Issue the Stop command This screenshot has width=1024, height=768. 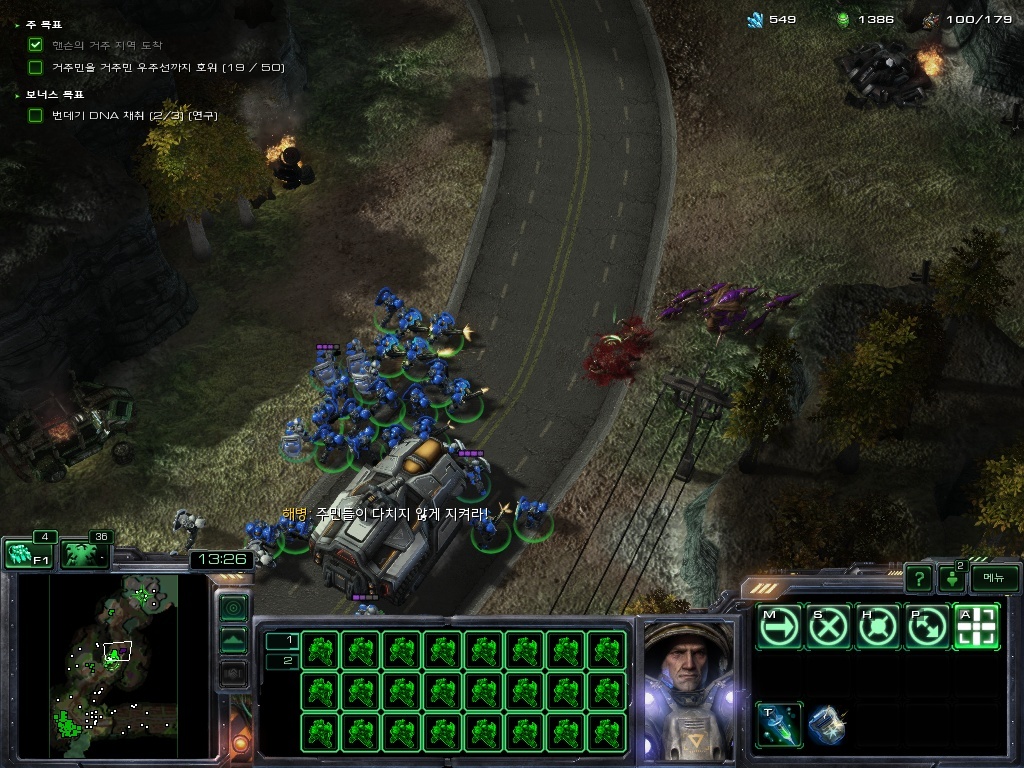pos(828,627)
